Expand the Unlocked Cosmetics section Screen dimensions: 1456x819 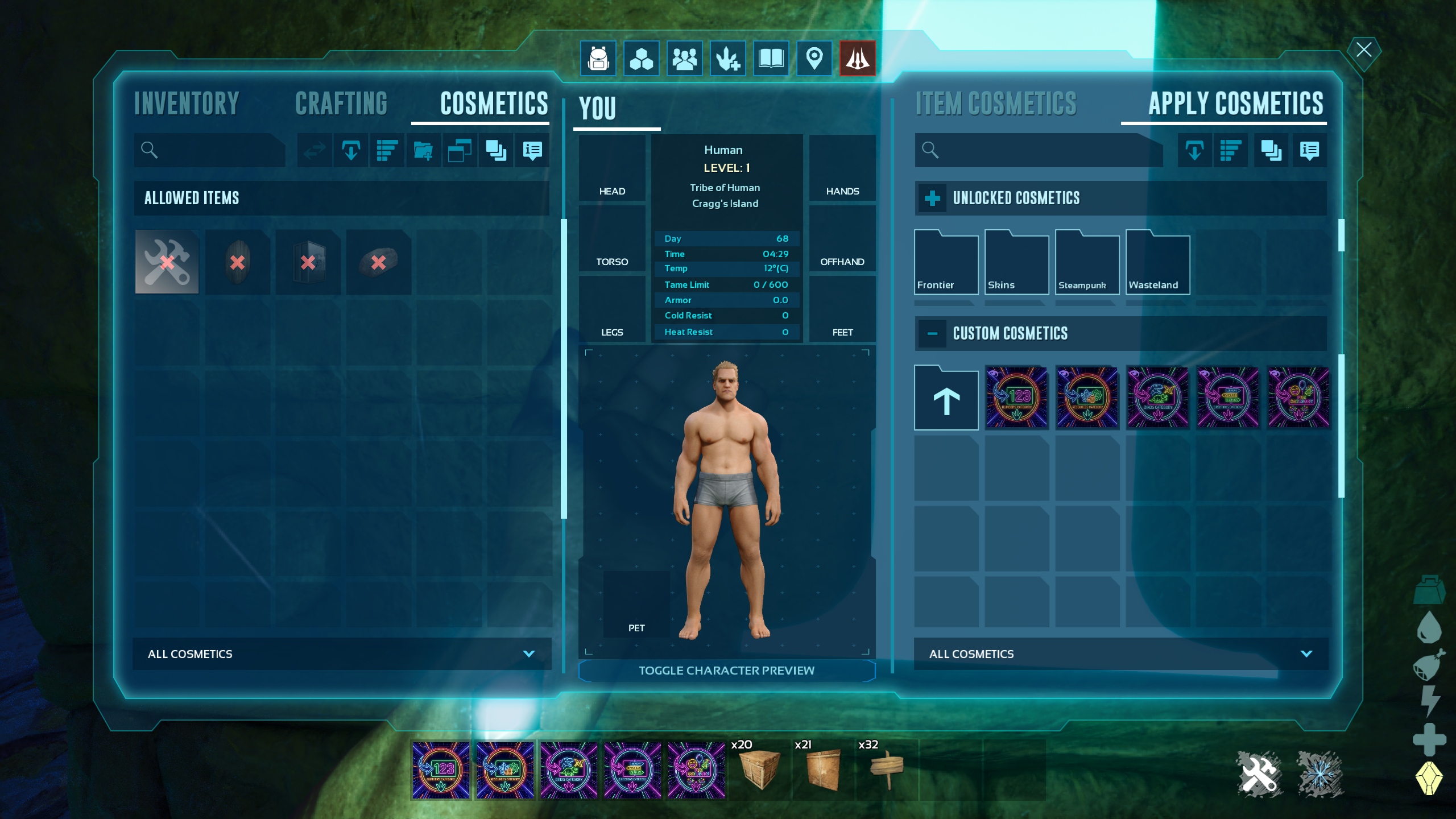click(932, 198)
